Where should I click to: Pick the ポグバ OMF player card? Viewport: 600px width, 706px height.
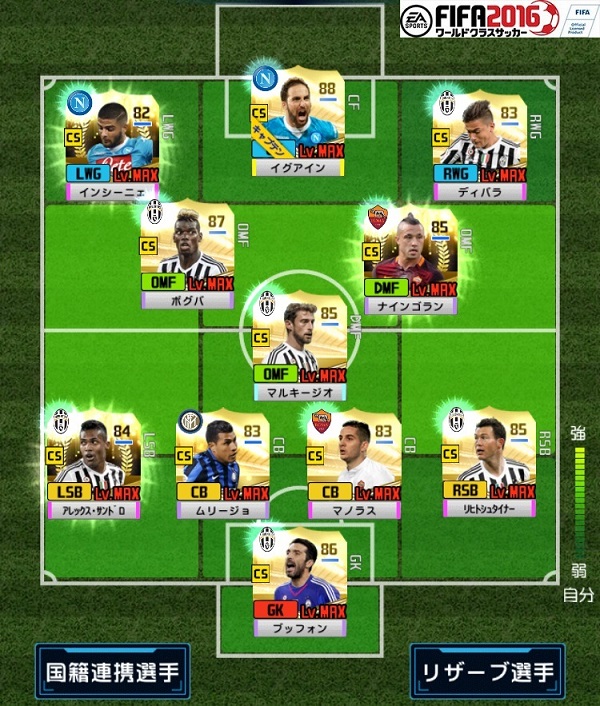(189, 248)
